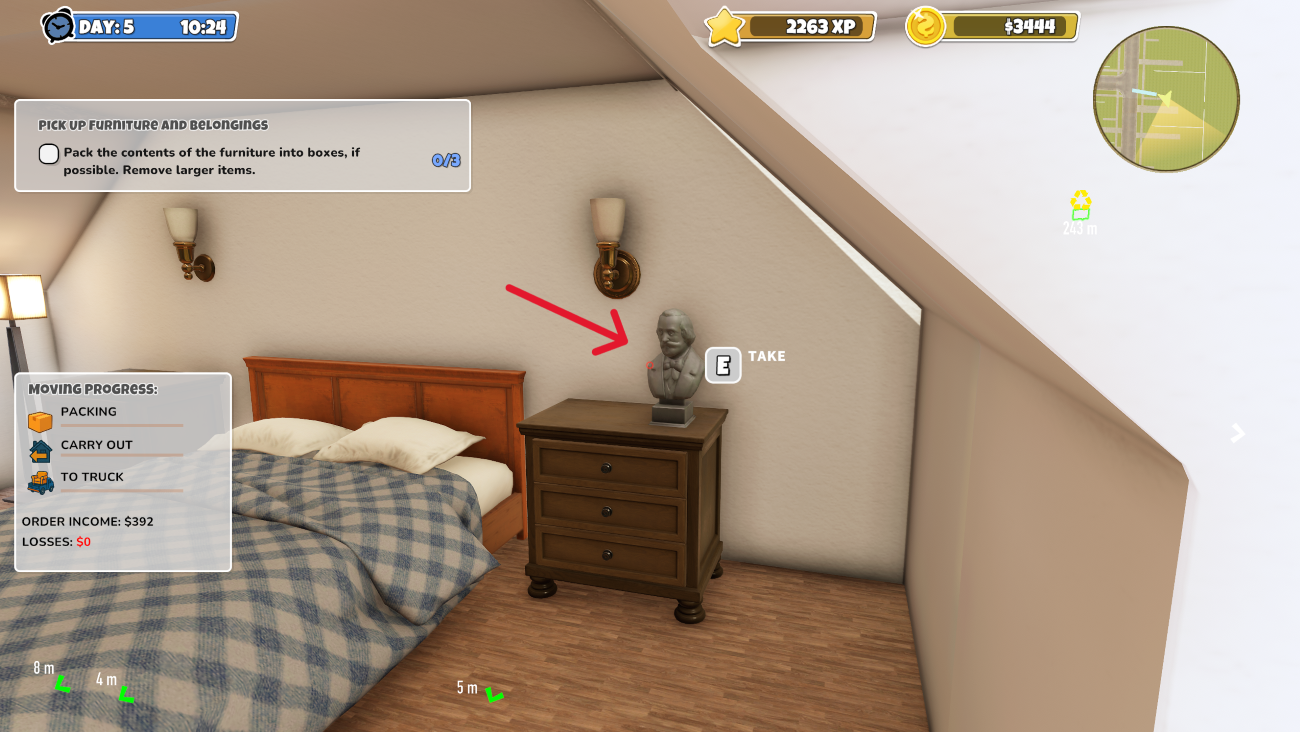
Task: Select the Carry Out house icon
Action: pyautogui.click(x=40, y=451)
